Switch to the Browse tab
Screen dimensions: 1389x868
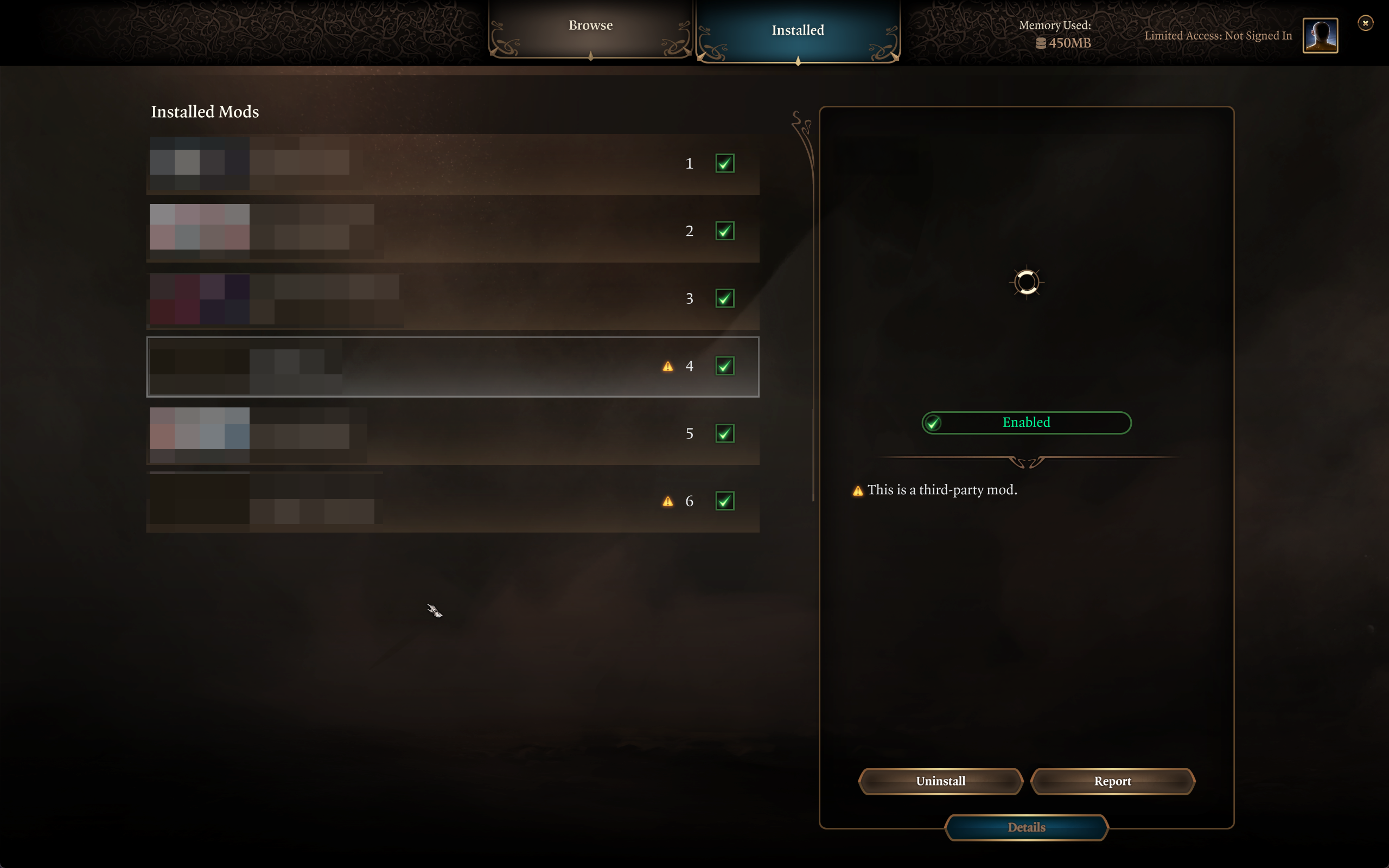(591, 27)
